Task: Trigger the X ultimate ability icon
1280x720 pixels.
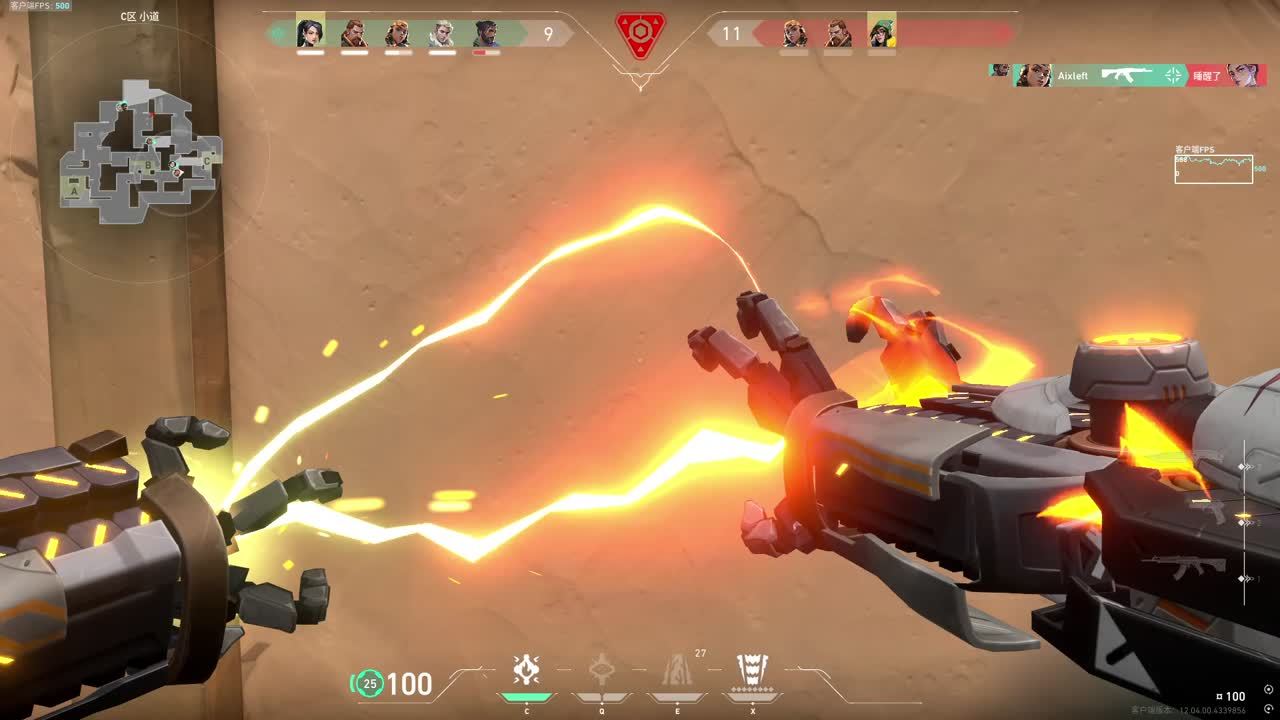Action: coord(753,670)
